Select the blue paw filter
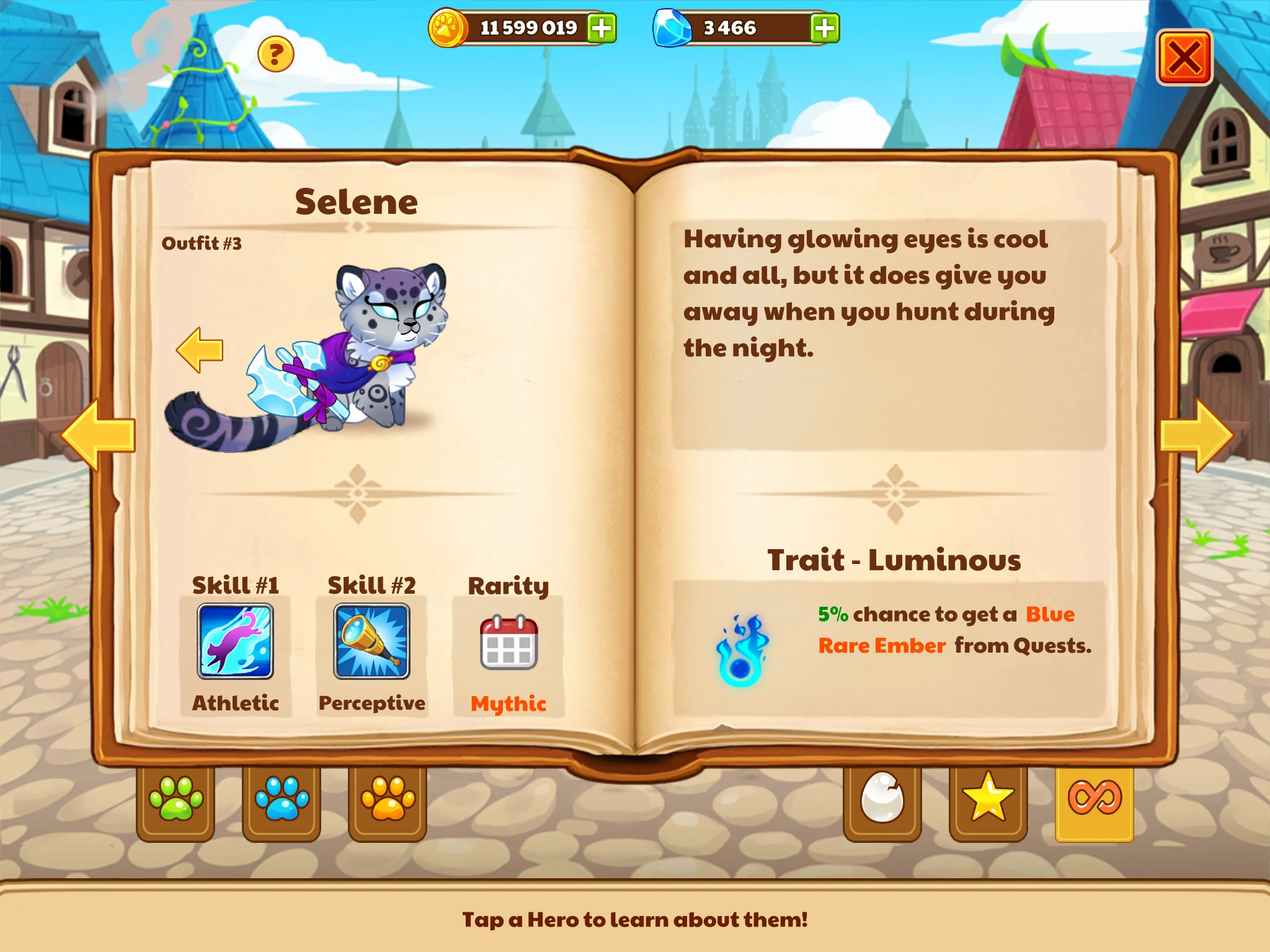Viewport: 1270px width, 952px height. 282,800
